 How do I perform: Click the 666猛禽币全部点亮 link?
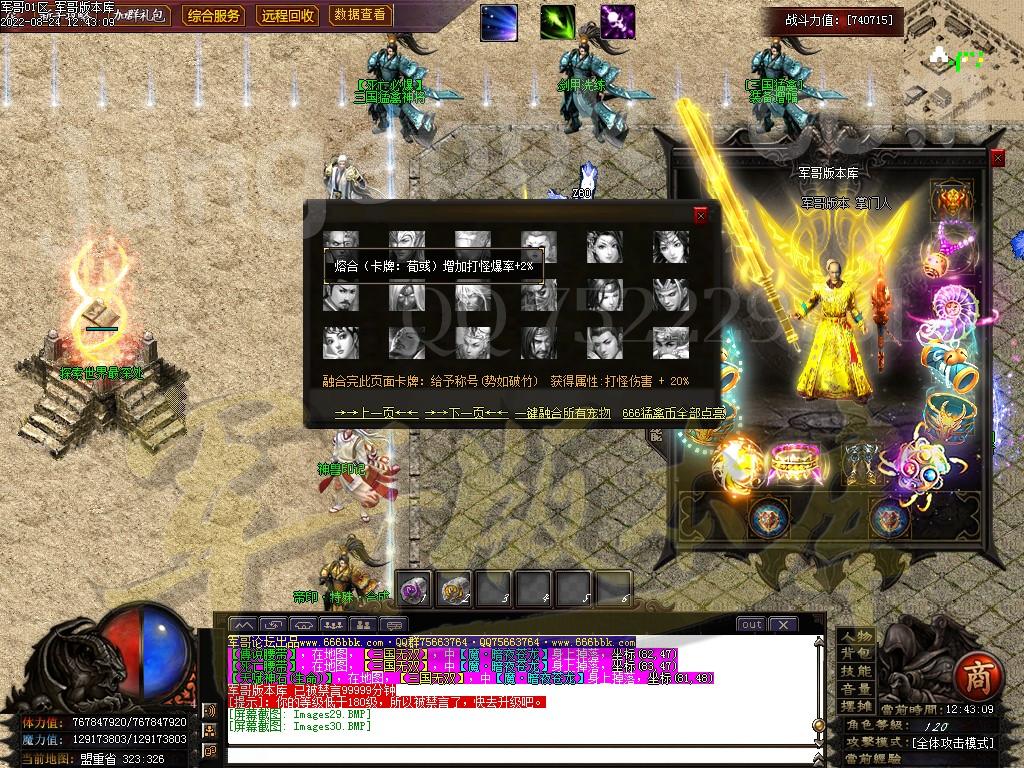673,413
